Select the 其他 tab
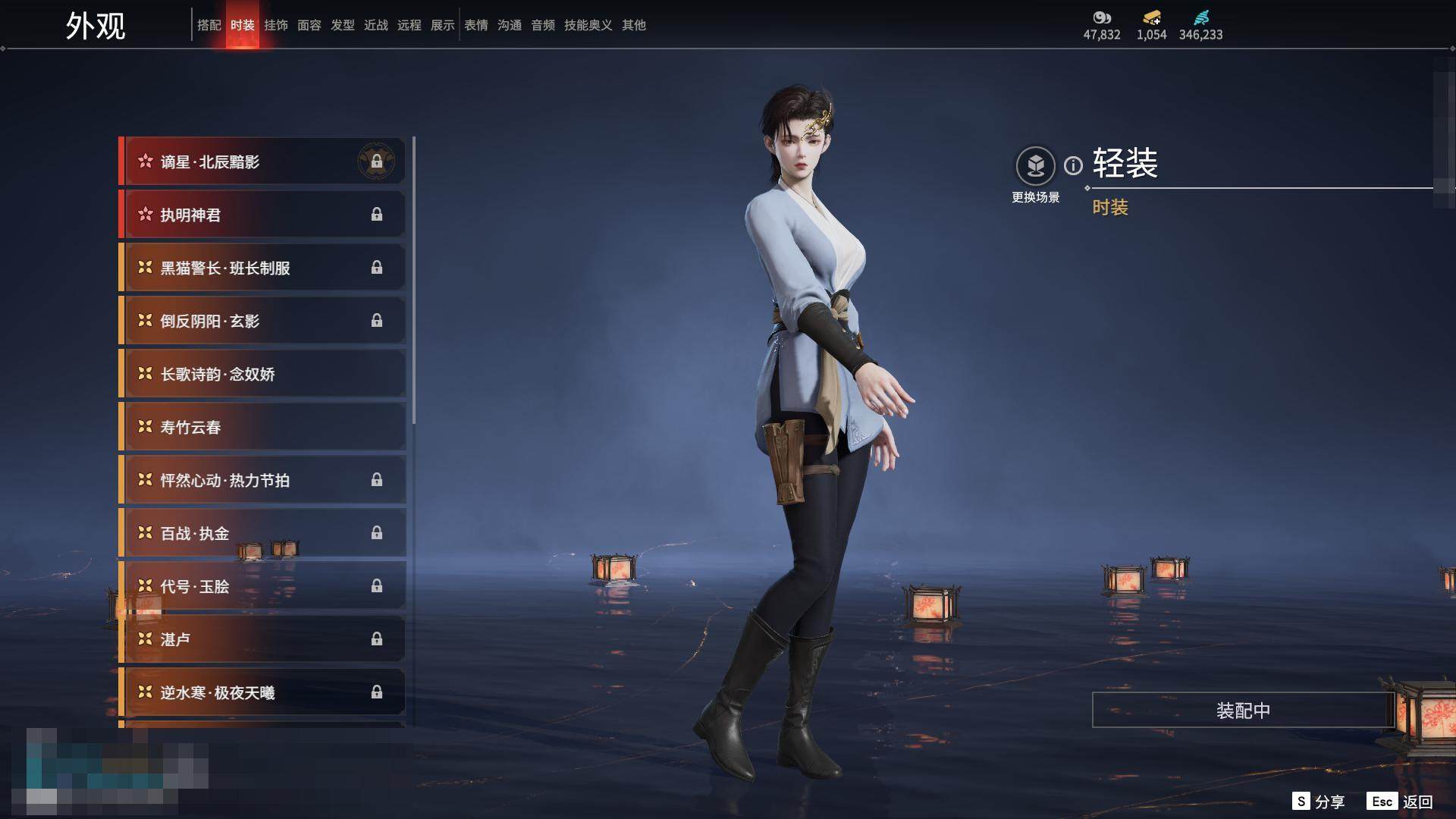Viewport: 1456px width, 819px height. point(633,25)
